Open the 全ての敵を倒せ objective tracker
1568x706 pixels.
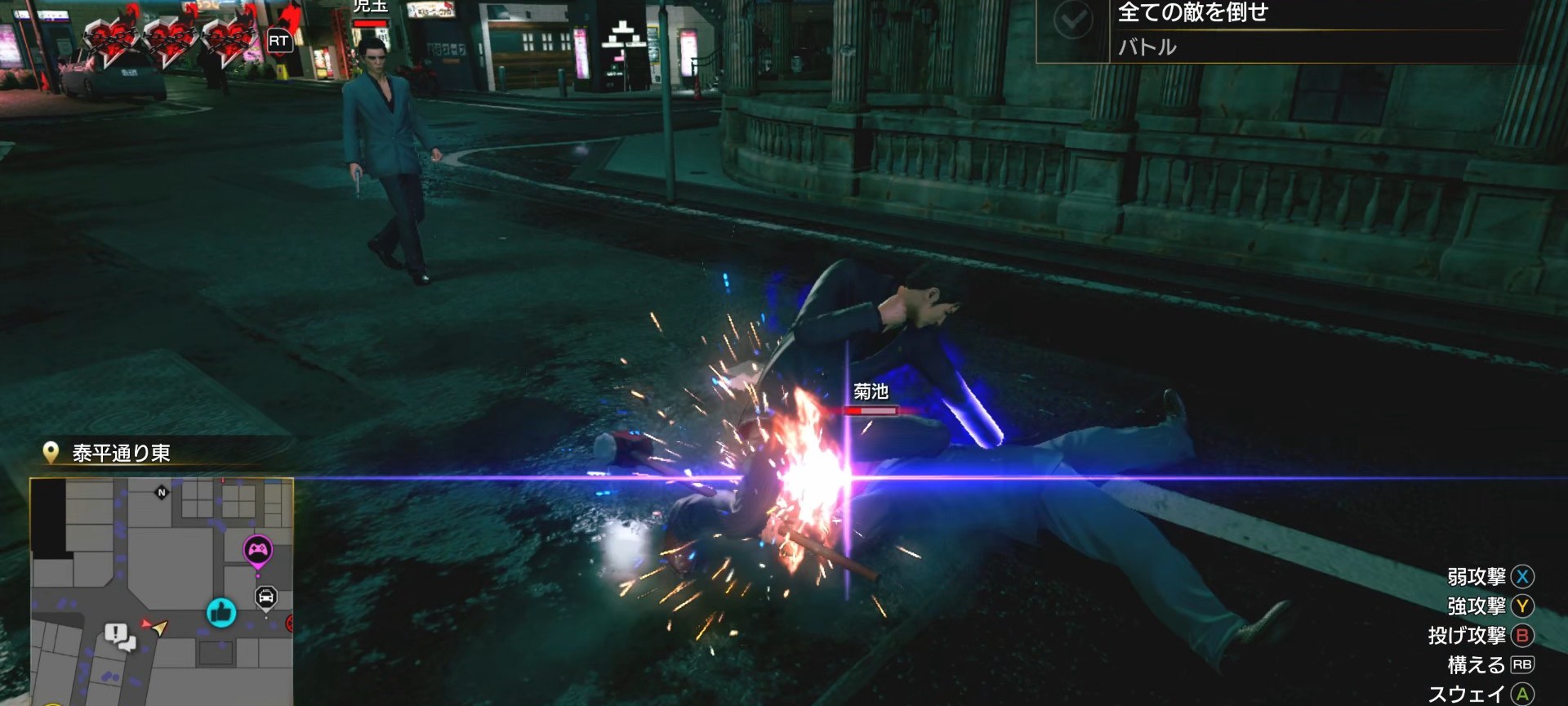click(x=1192, y=13)
